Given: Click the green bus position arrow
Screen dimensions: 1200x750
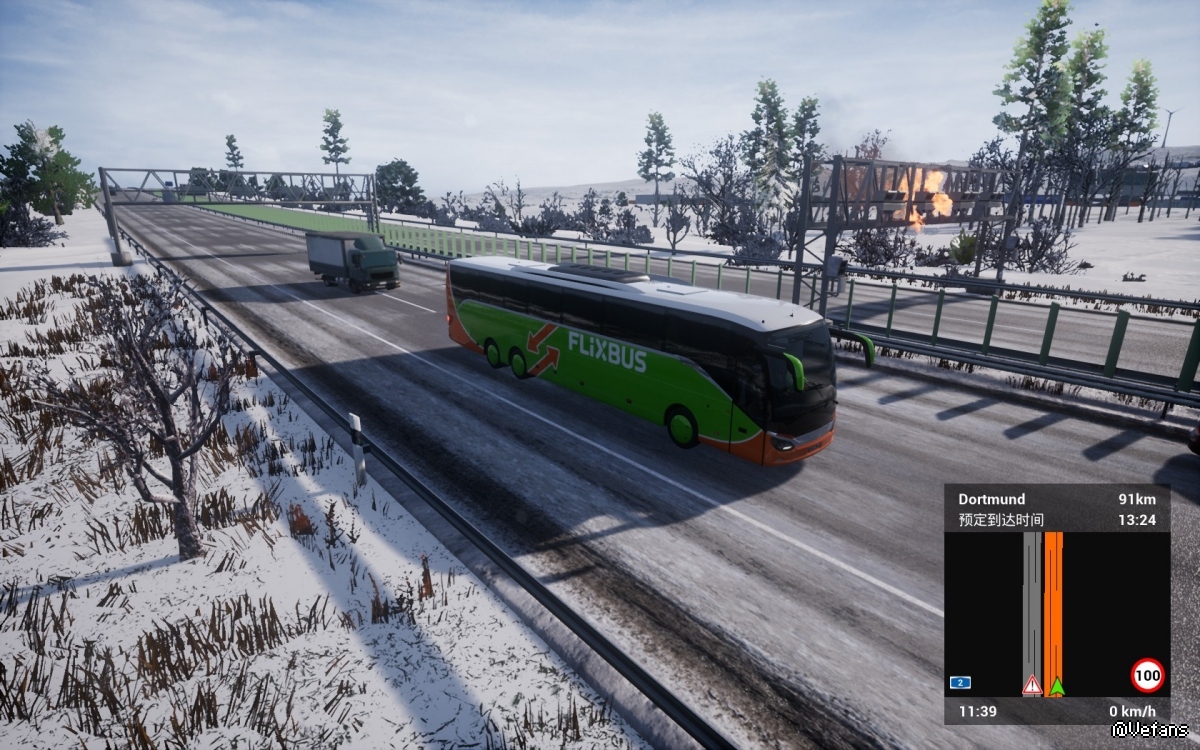Looking at the screenshot, I should pyautogui.click(x=1056, y=686).
